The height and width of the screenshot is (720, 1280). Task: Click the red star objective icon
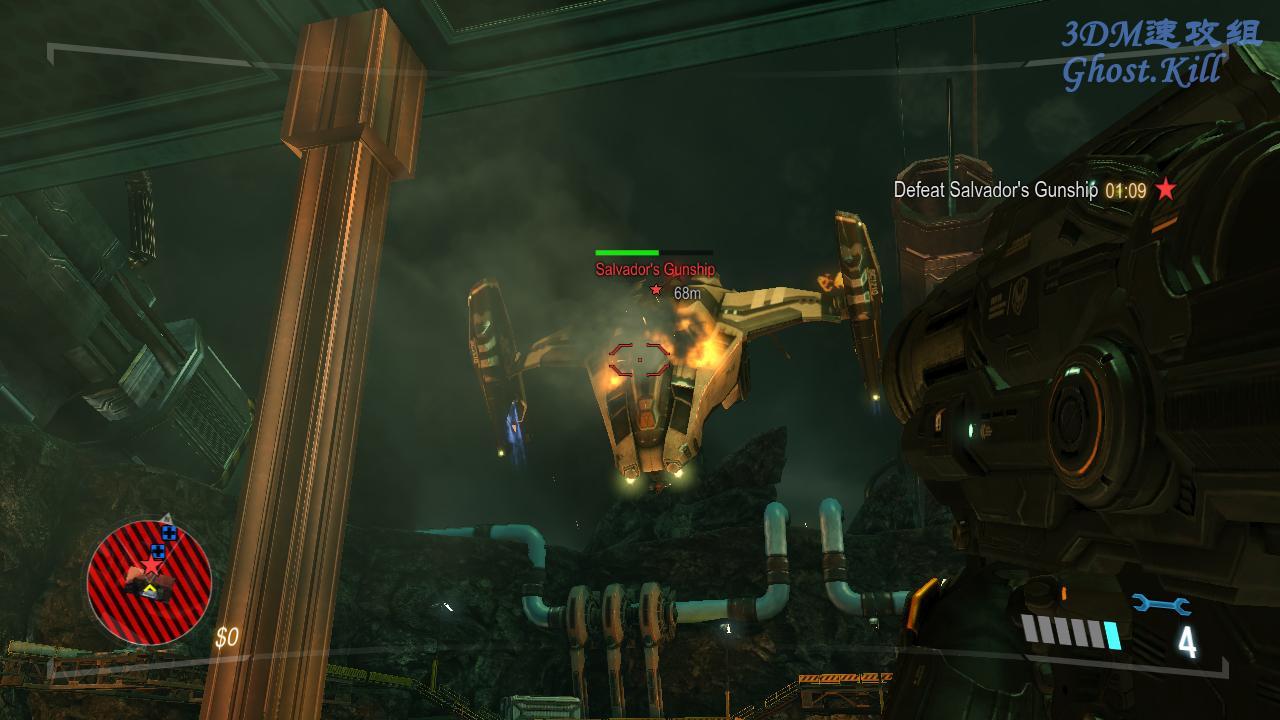pyautogui.click(x=1166, y=189)
